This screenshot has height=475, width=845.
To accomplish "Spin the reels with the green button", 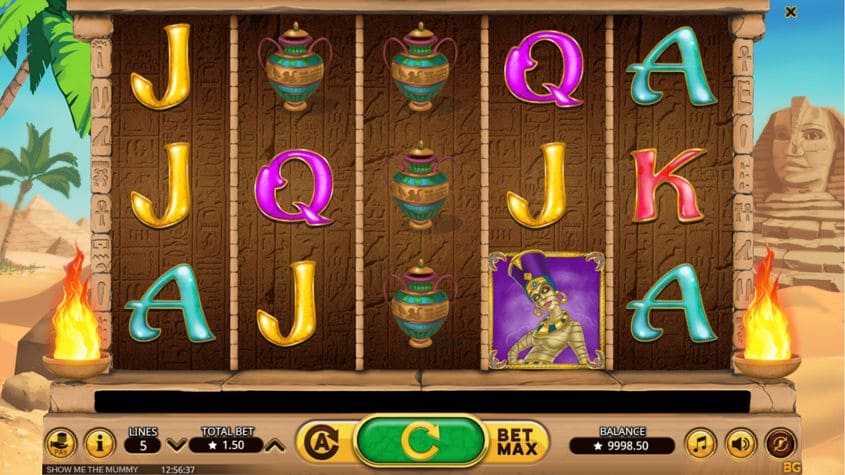I will tap(421, 441).
